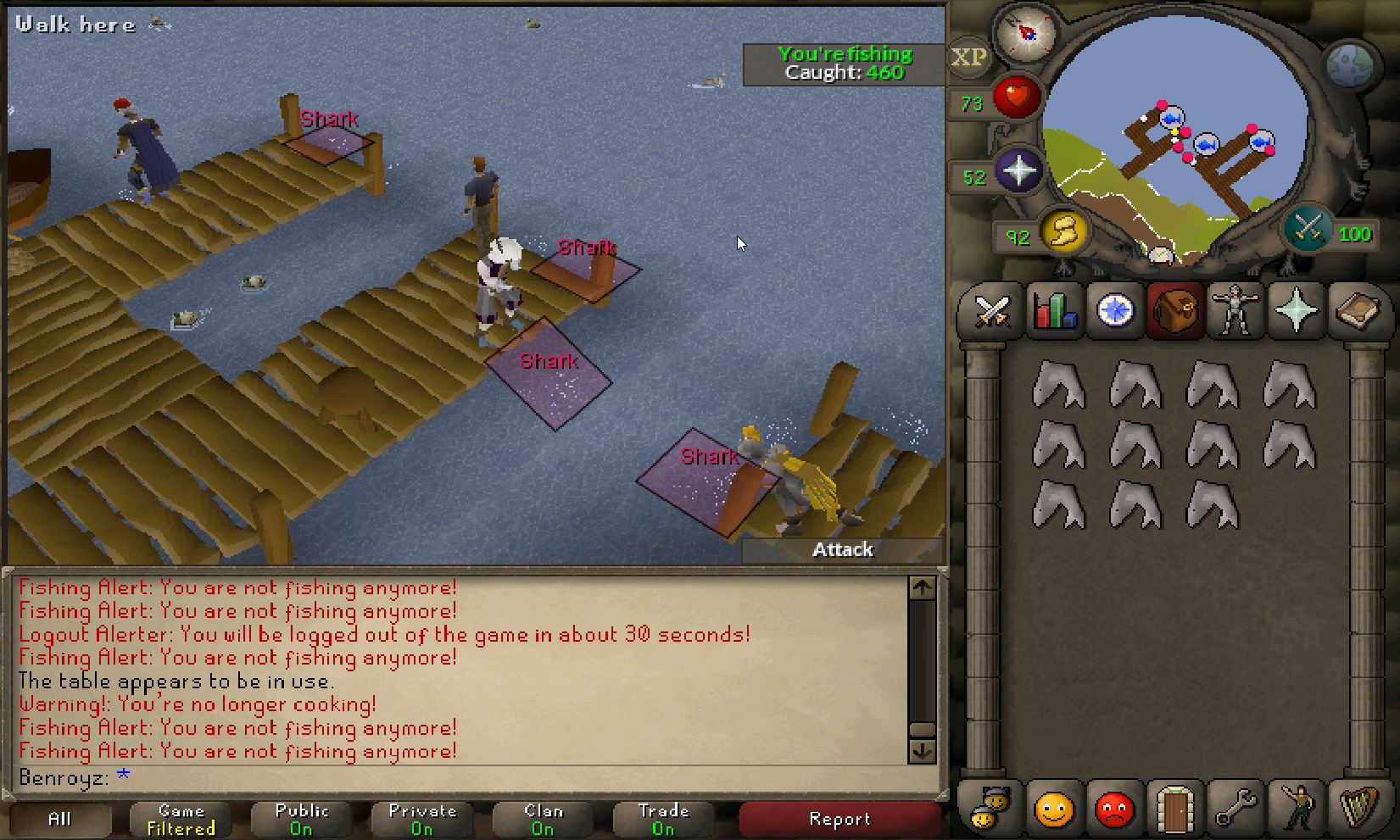Screen dimensions: 1400x840
Task: Toggle the Game chat filter
Action: click(181, 819)
